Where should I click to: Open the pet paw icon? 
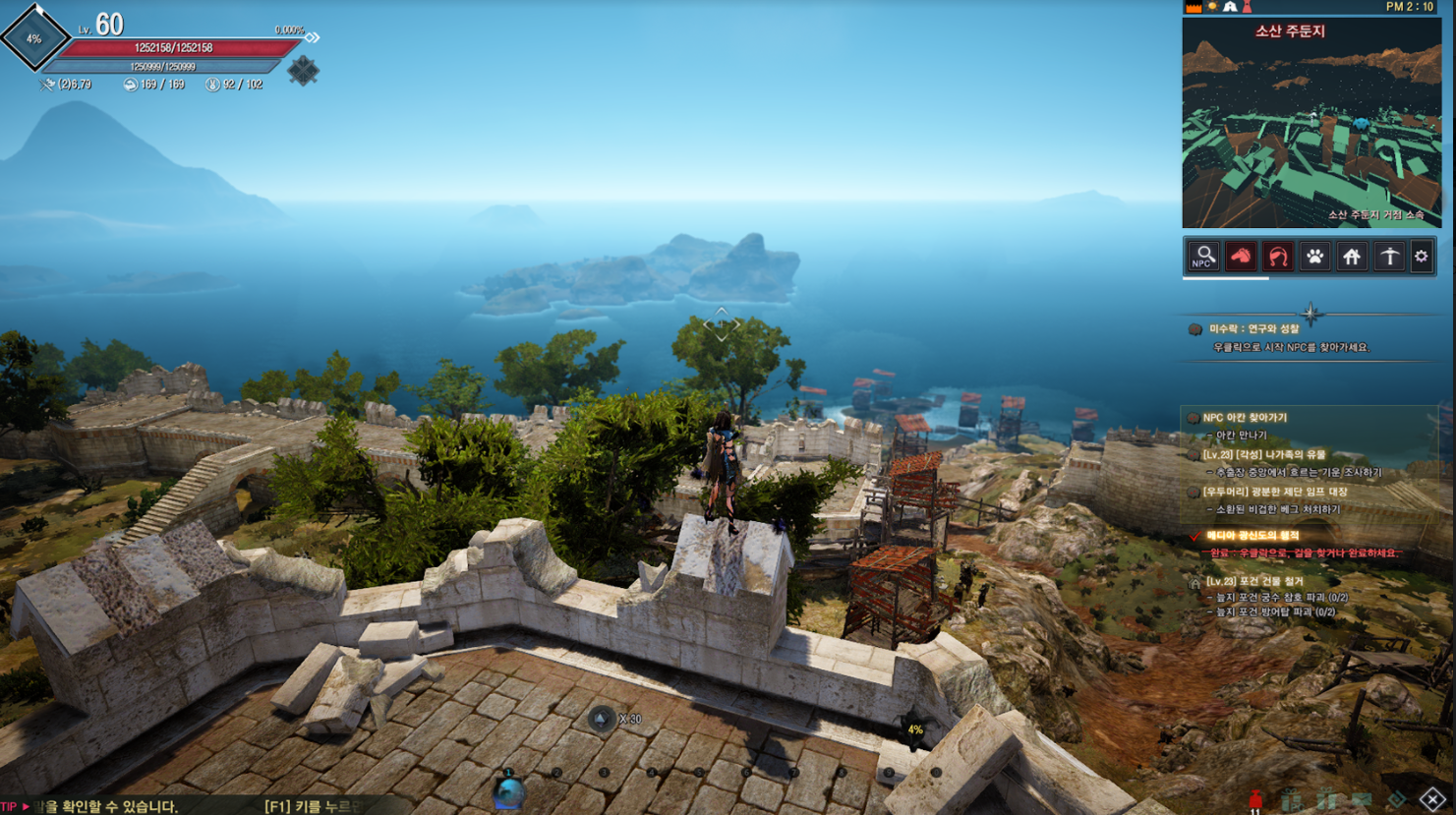[x=1314, y=257]
